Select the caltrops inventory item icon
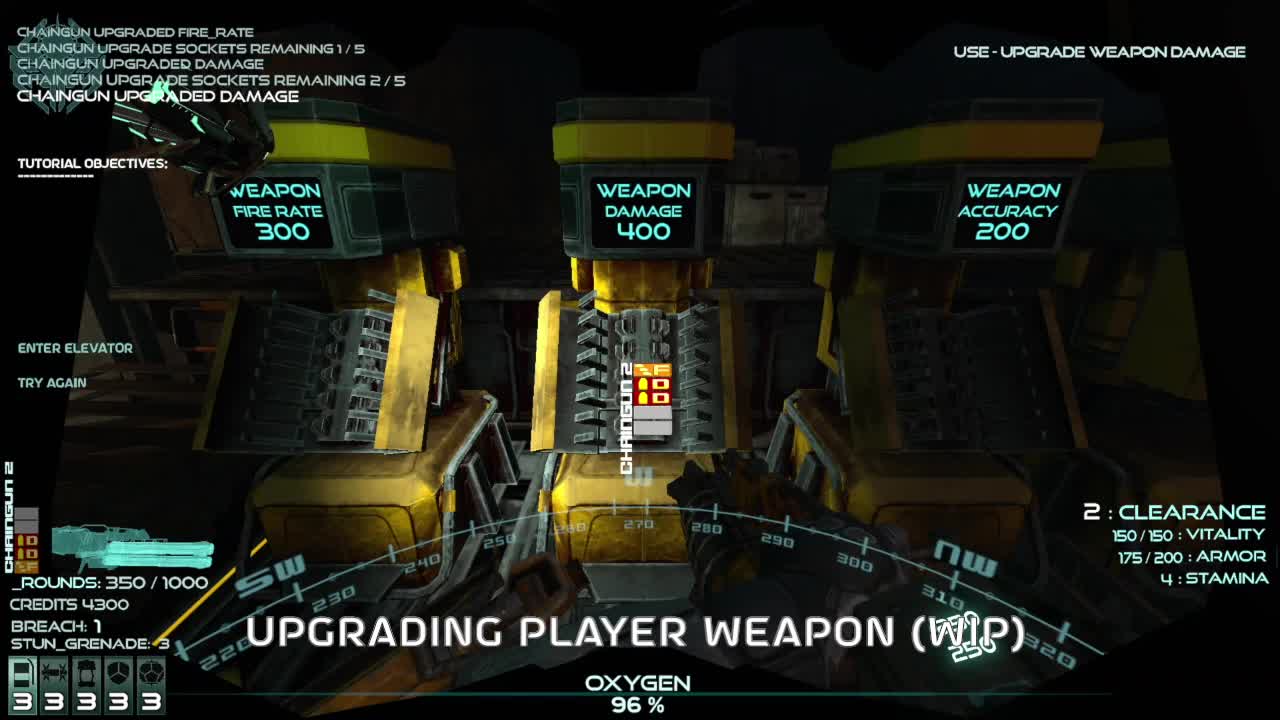The height and width of the screenshot is (720, 1280). coord(55,672)
